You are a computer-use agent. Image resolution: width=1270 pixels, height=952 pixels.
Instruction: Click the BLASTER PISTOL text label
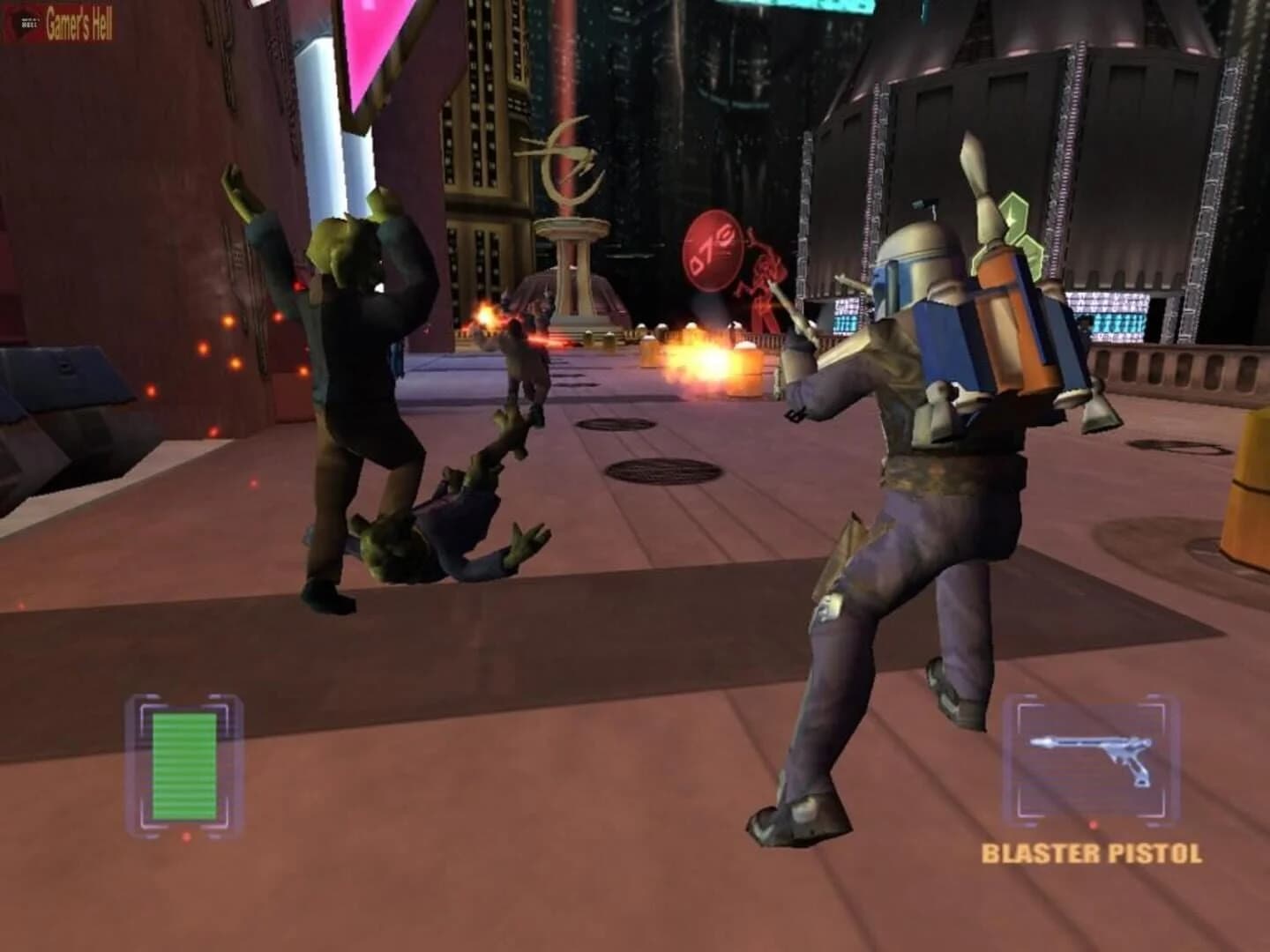pos(1094,853)
